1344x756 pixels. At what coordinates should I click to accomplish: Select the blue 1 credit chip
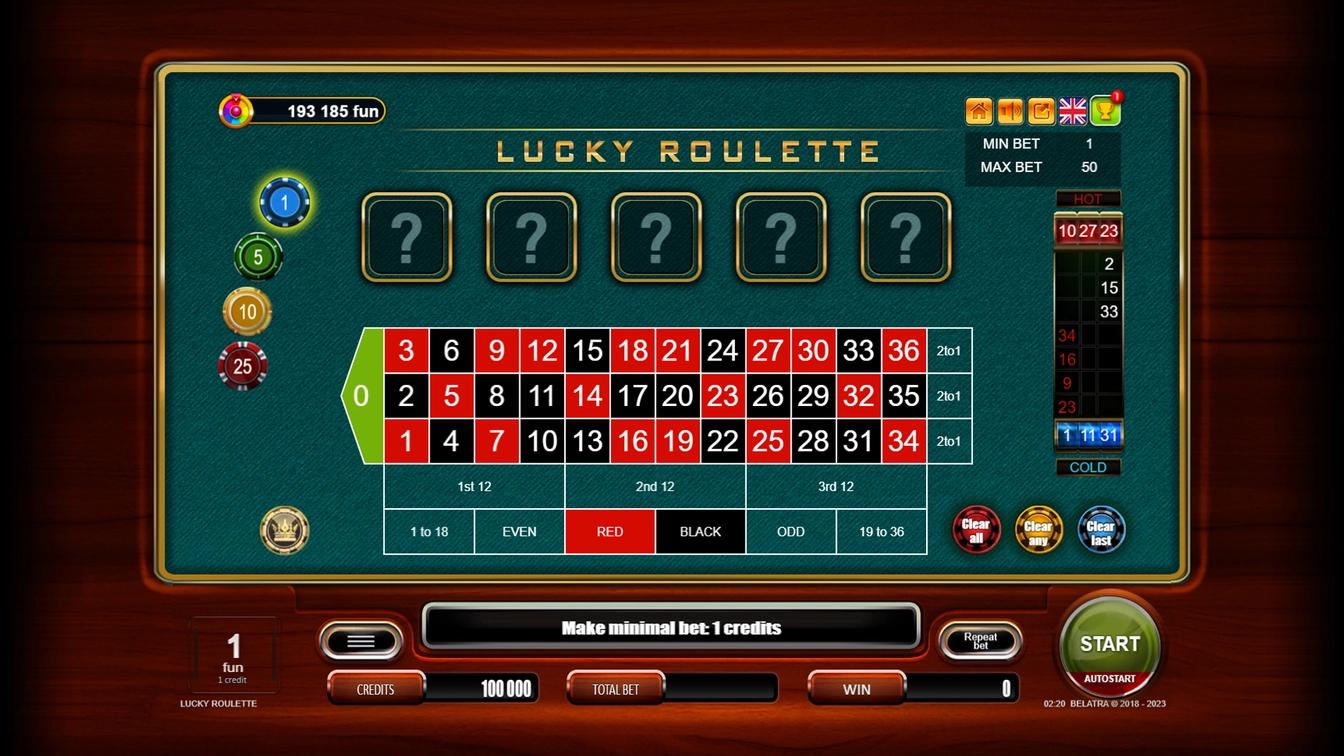pos(284,200)
